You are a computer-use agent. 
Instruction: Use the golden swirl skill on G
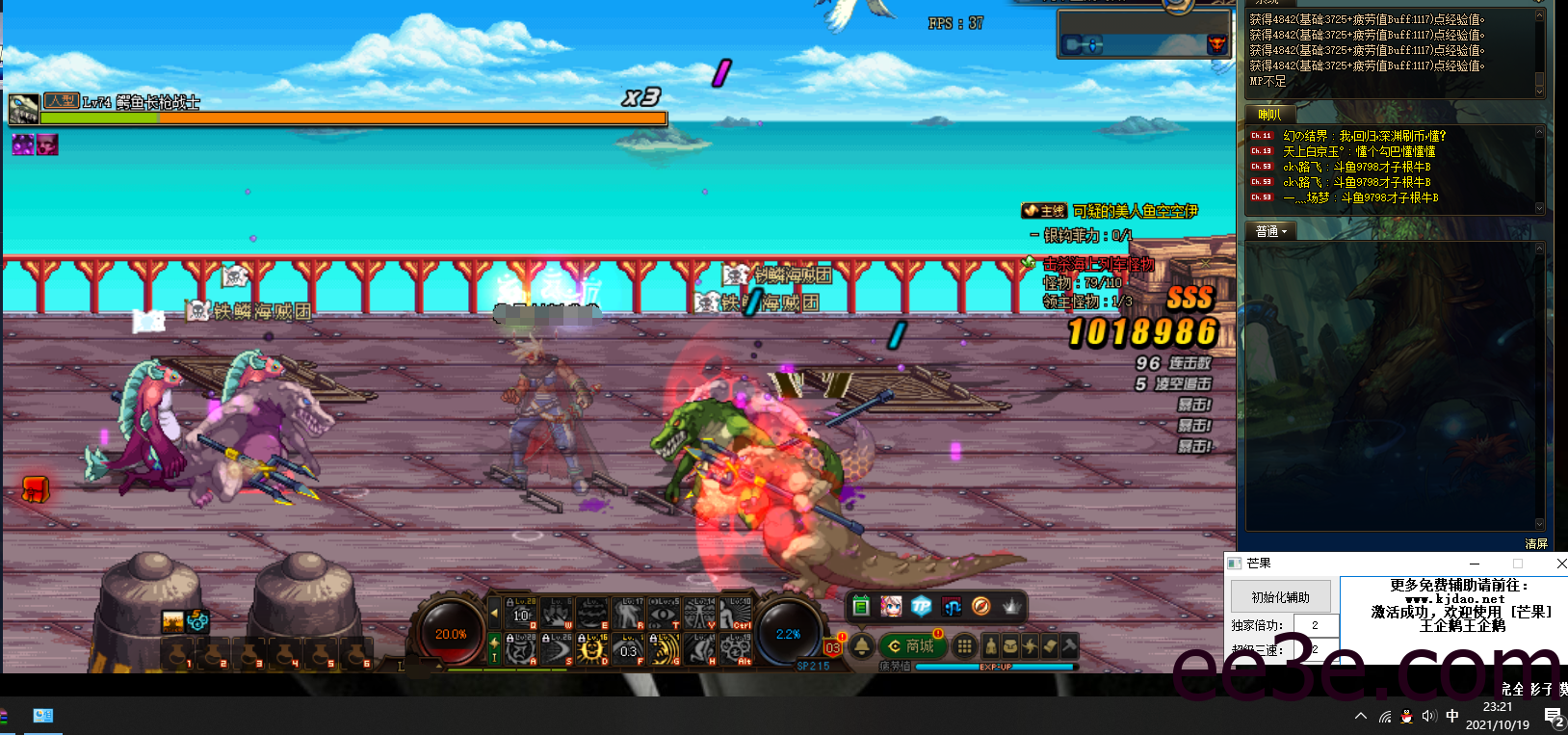664,650
